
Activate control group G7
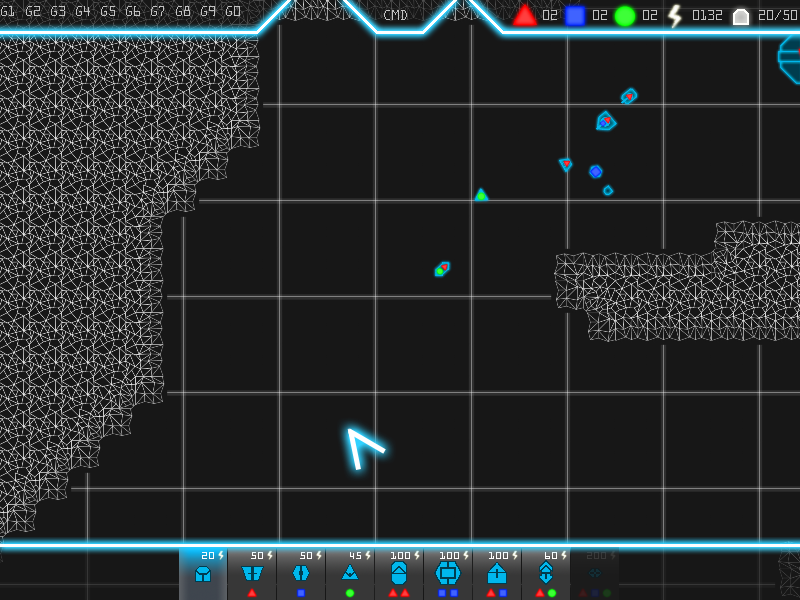point(158,12)
